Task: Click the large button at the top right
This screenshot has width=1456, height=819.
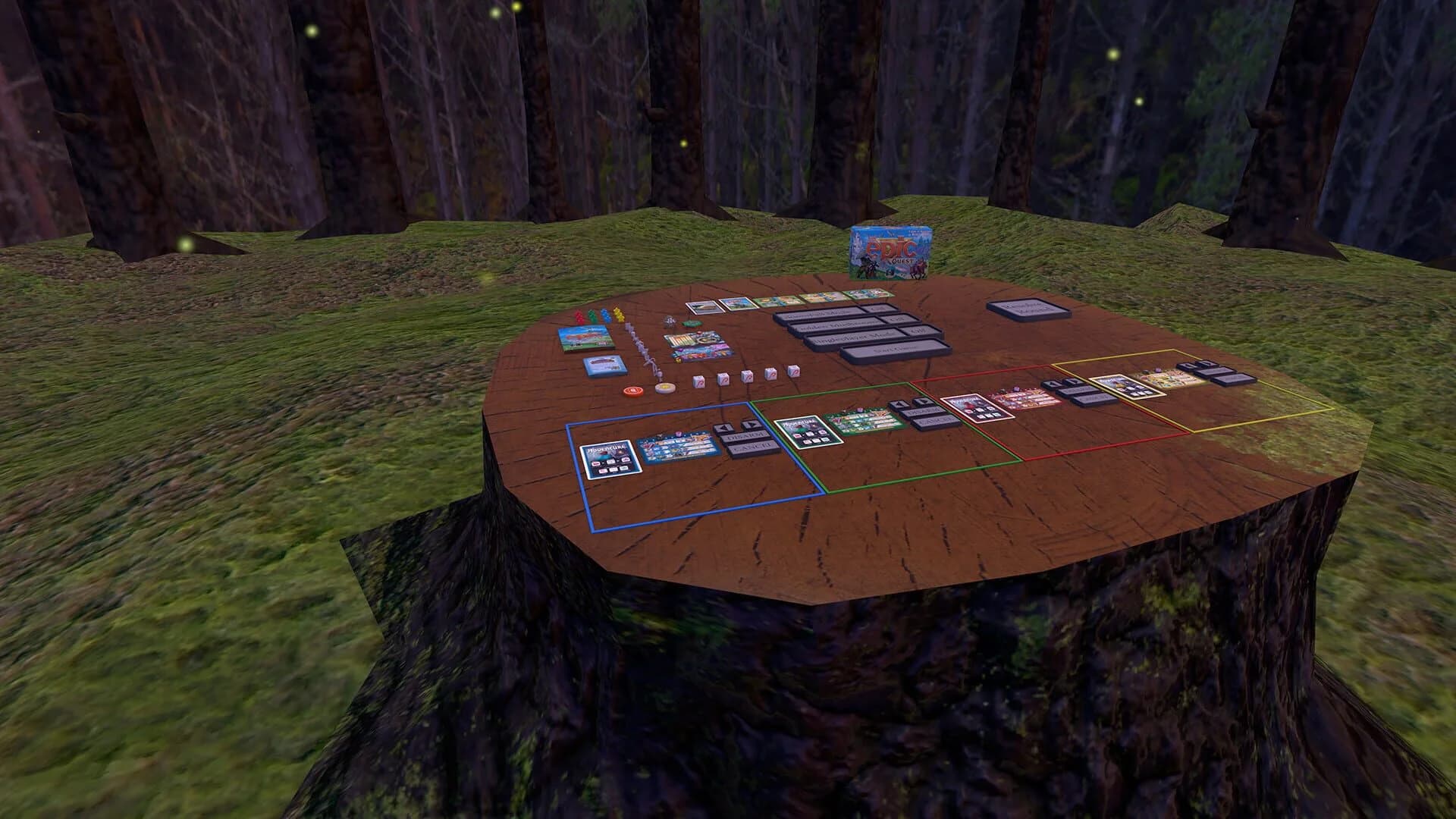Action: point(1028,309)
